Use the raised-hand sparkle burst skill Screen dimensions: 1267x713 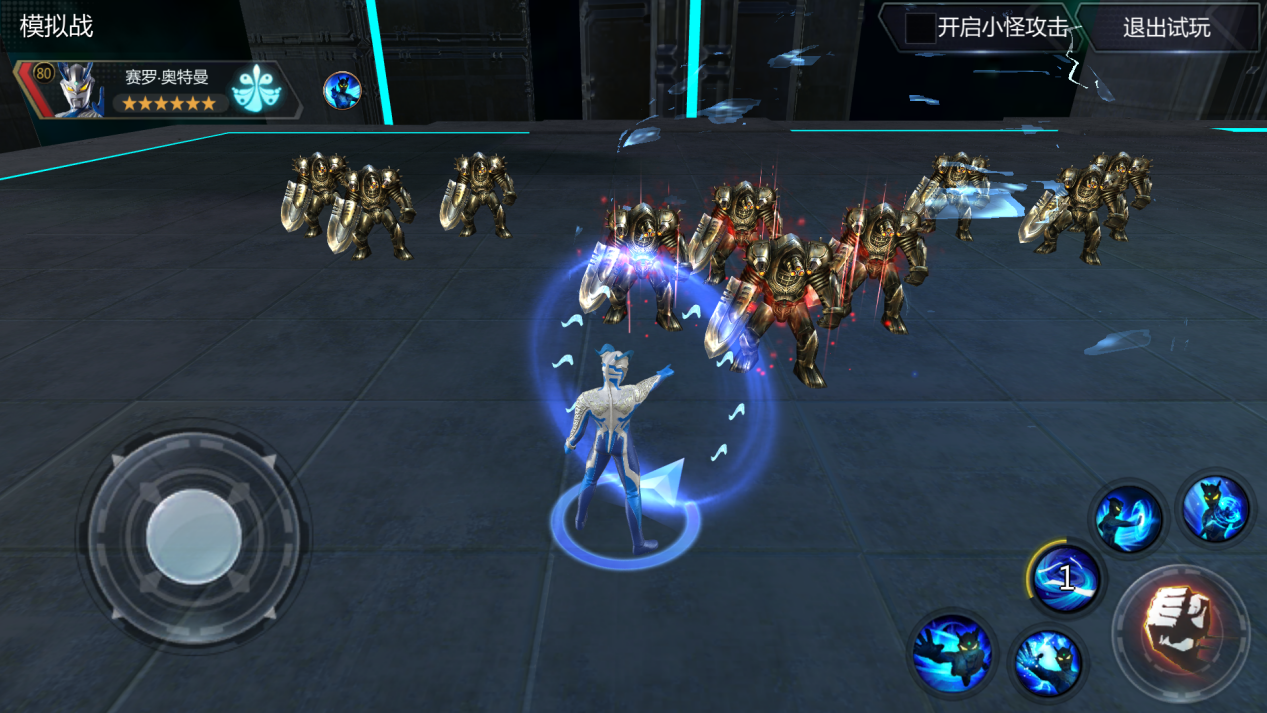pos(1047,663)
